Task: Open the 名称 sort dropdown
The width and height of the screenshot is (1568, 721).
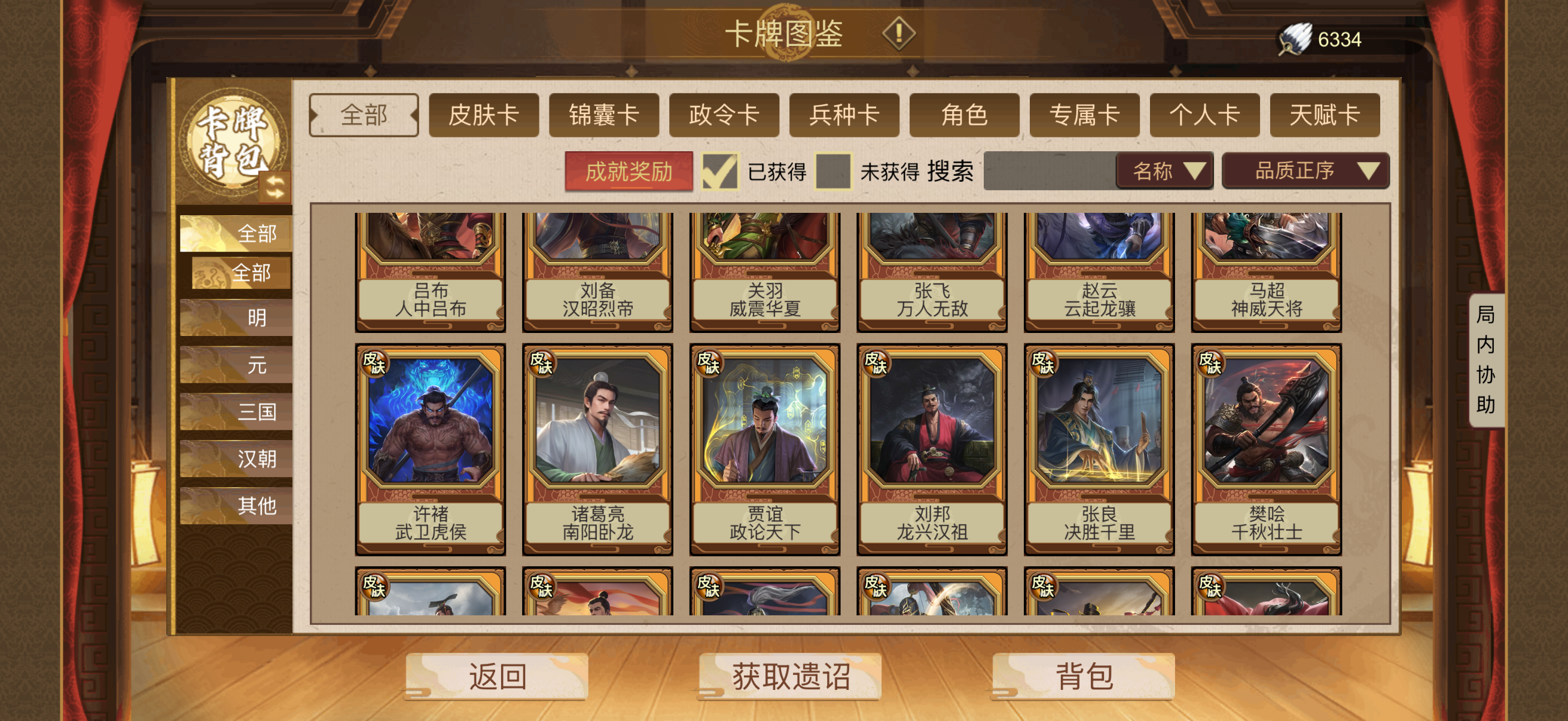Action: (x=1163, y=172)
